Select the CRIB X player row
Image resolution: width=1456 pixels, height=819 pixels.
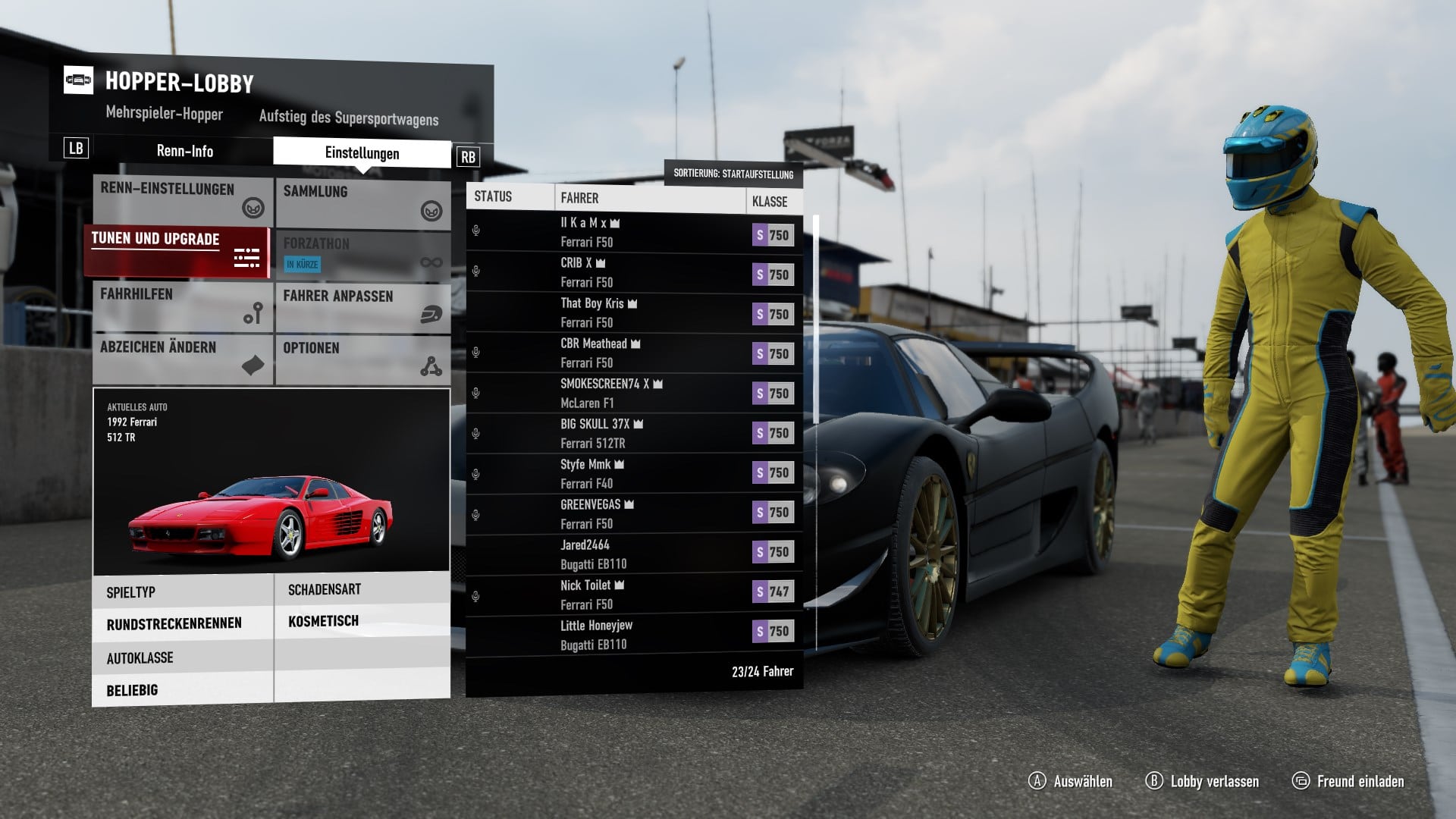[x=633, y=273]
